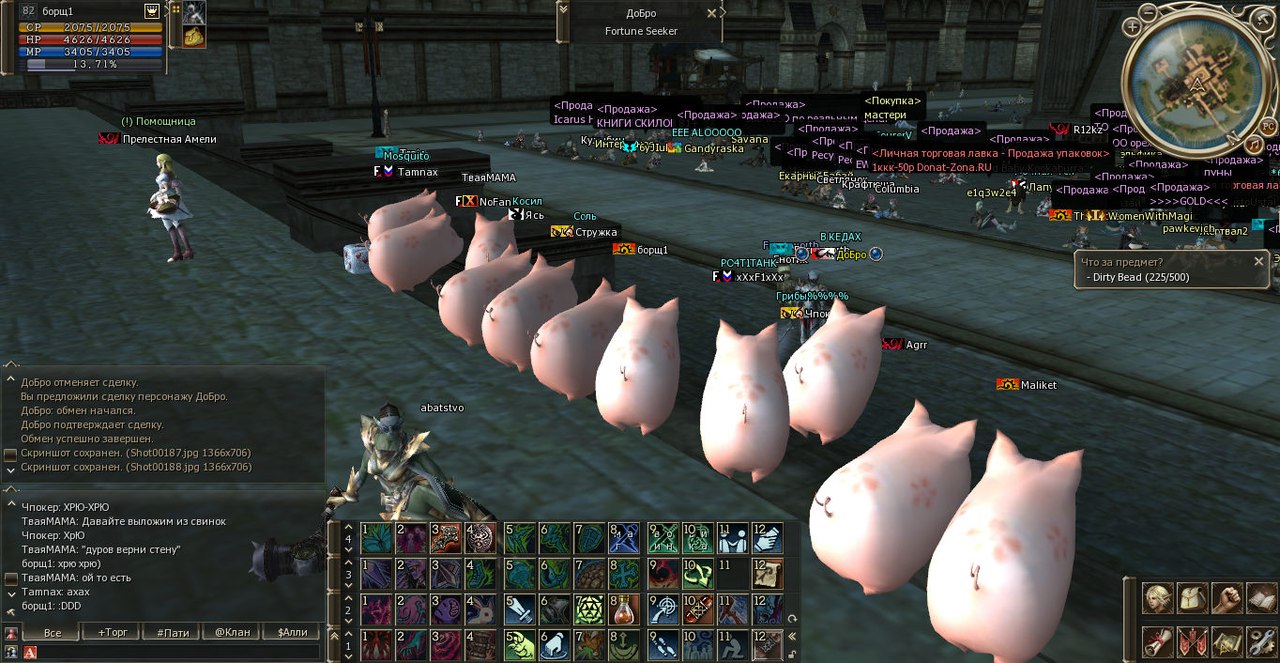Open the actions fist icon
The image size is (1280, 663).
(x=1226, y=598)
